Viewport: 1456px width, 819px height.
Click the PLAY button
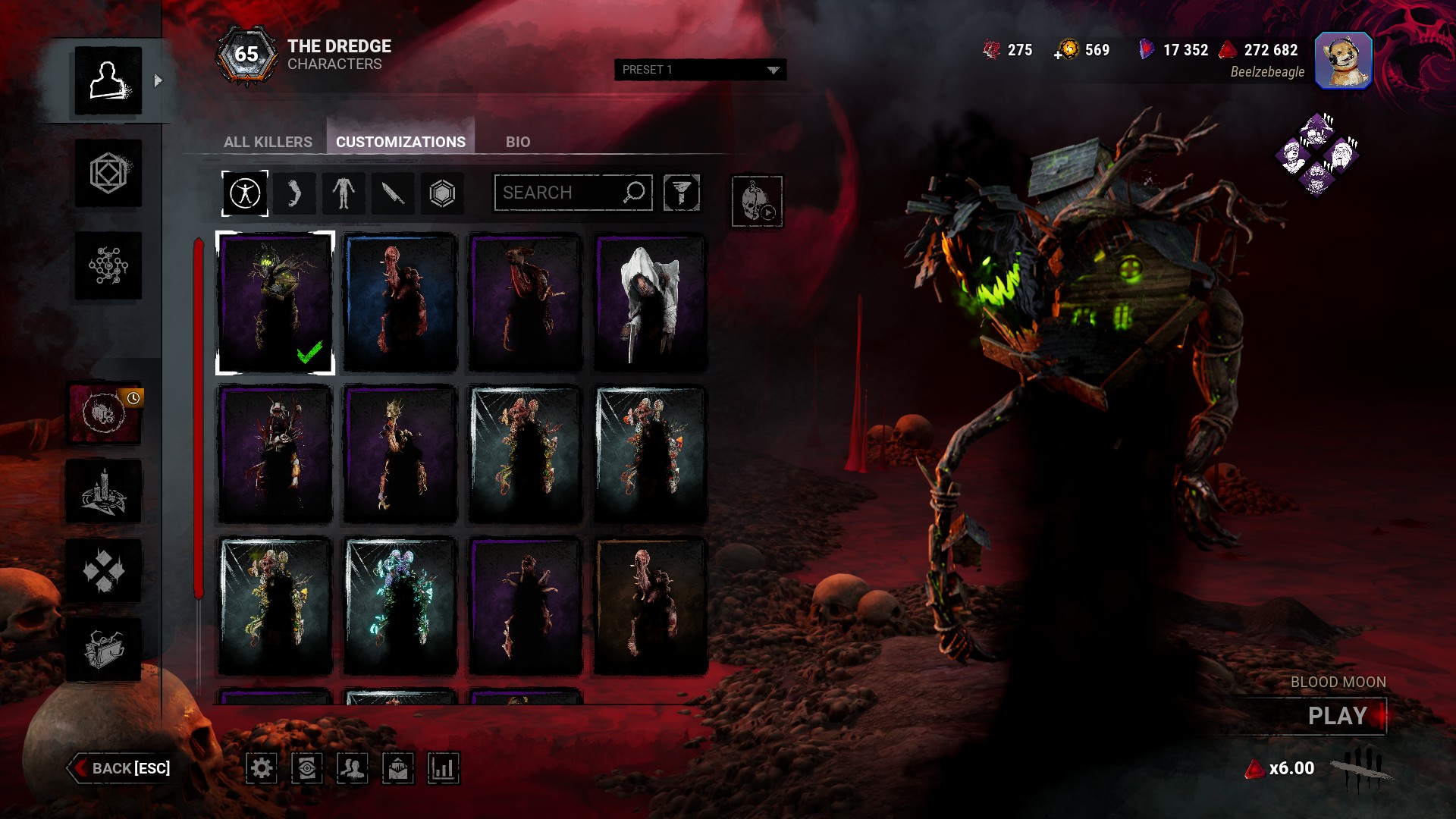(x=1337, y=716)
